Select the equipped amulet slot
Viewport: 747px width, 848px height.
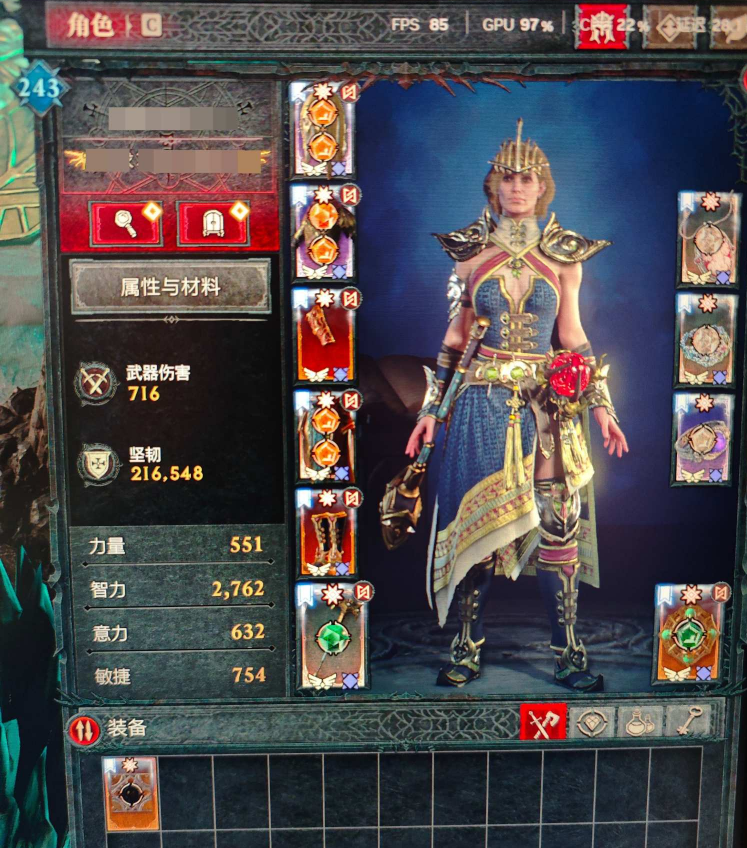pyautogui.click(x=707, y=238)
